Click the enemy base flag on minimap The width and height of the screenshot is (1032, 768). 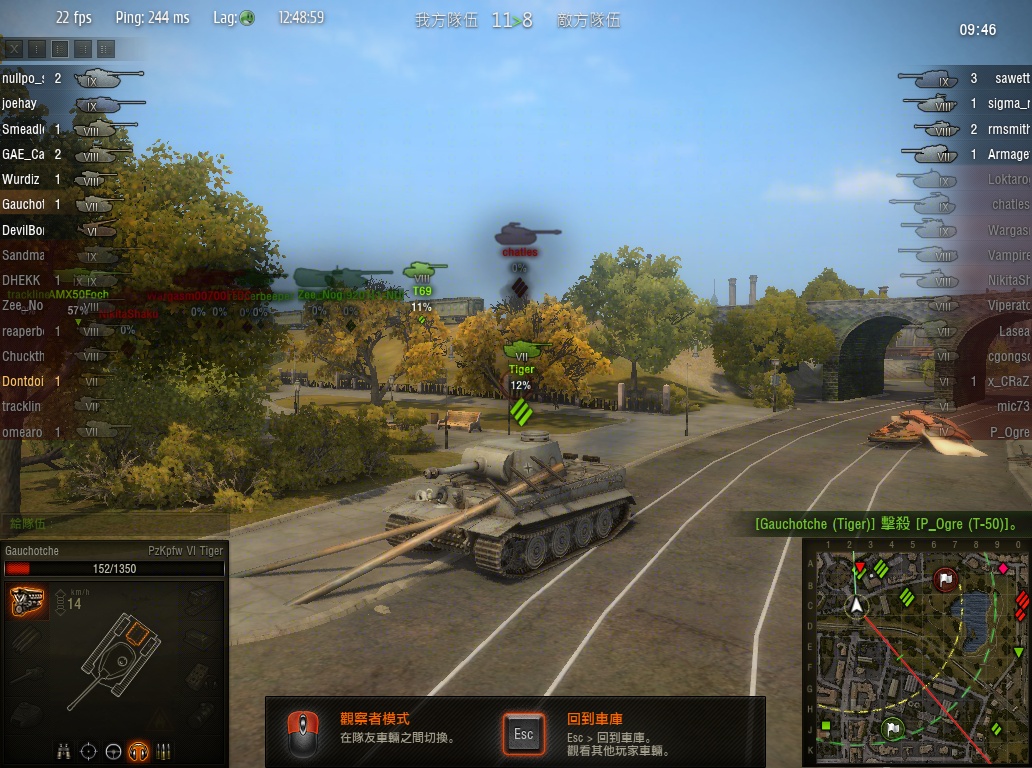[x=946, y=579]
